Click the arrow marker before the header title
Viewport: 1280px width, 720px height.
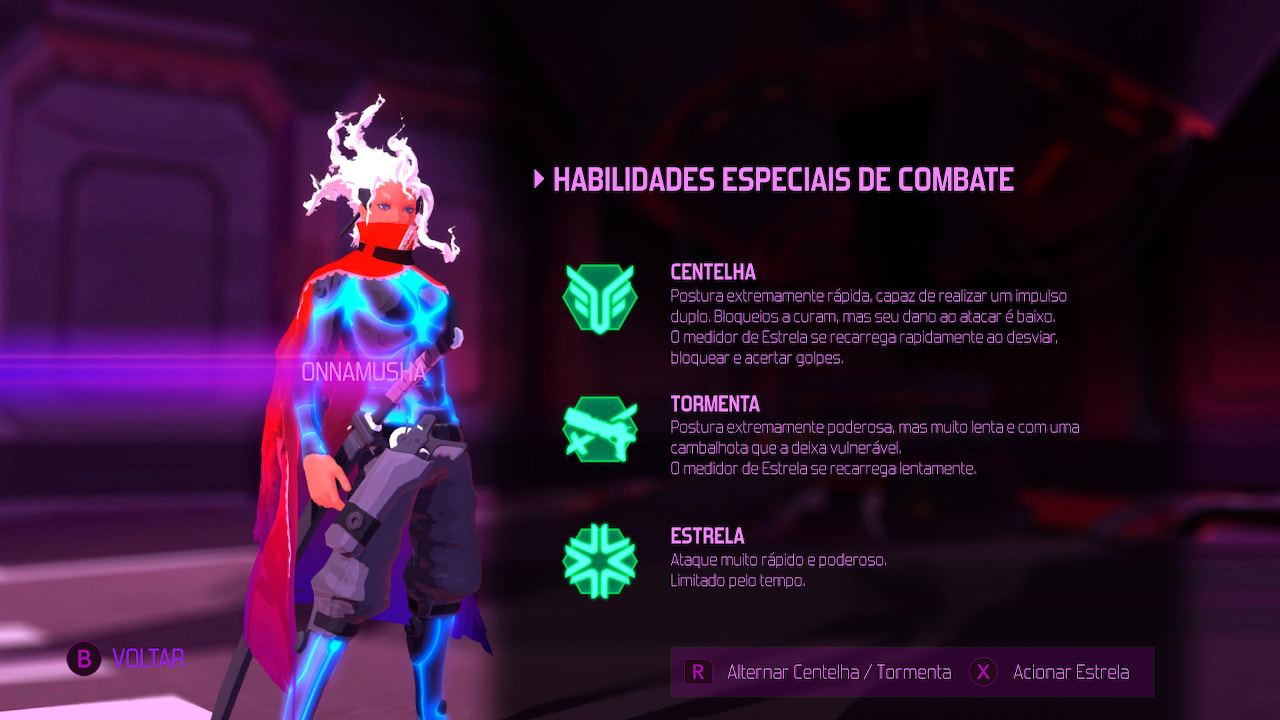coord(538,180)
